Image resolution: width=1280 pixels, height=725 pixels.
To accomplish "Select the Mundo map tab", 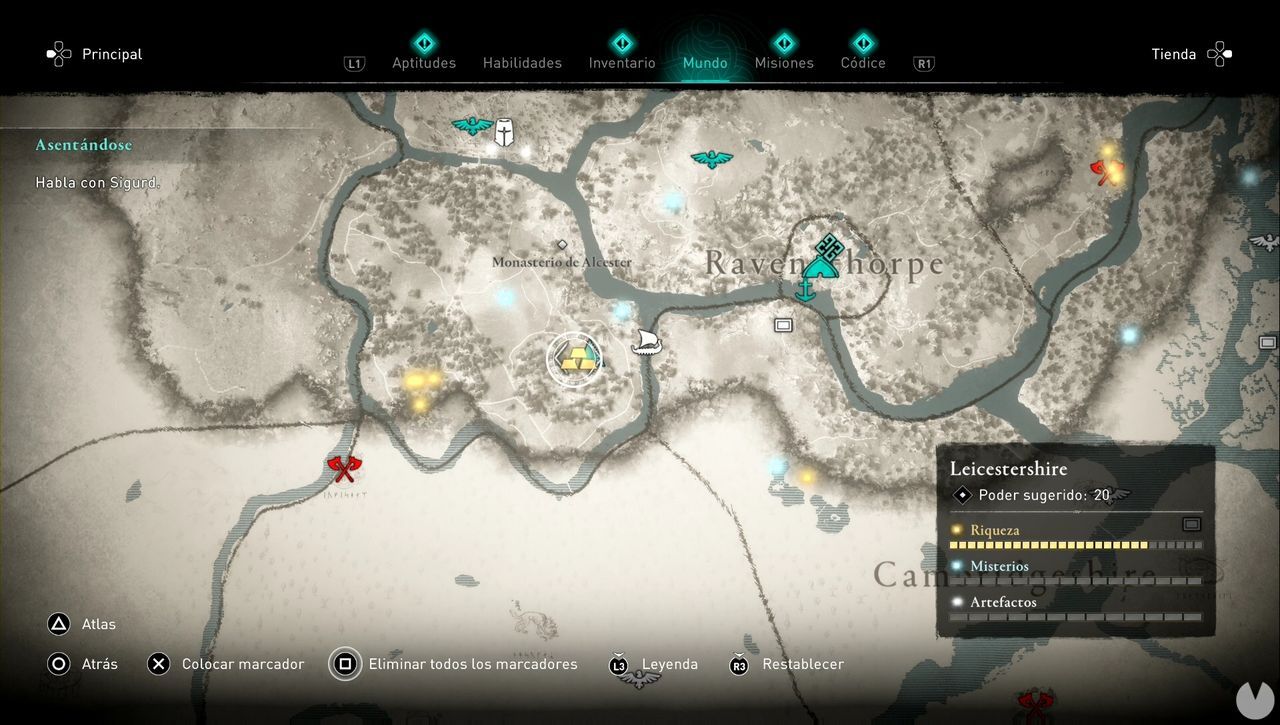I will click(x=705, y=62).
